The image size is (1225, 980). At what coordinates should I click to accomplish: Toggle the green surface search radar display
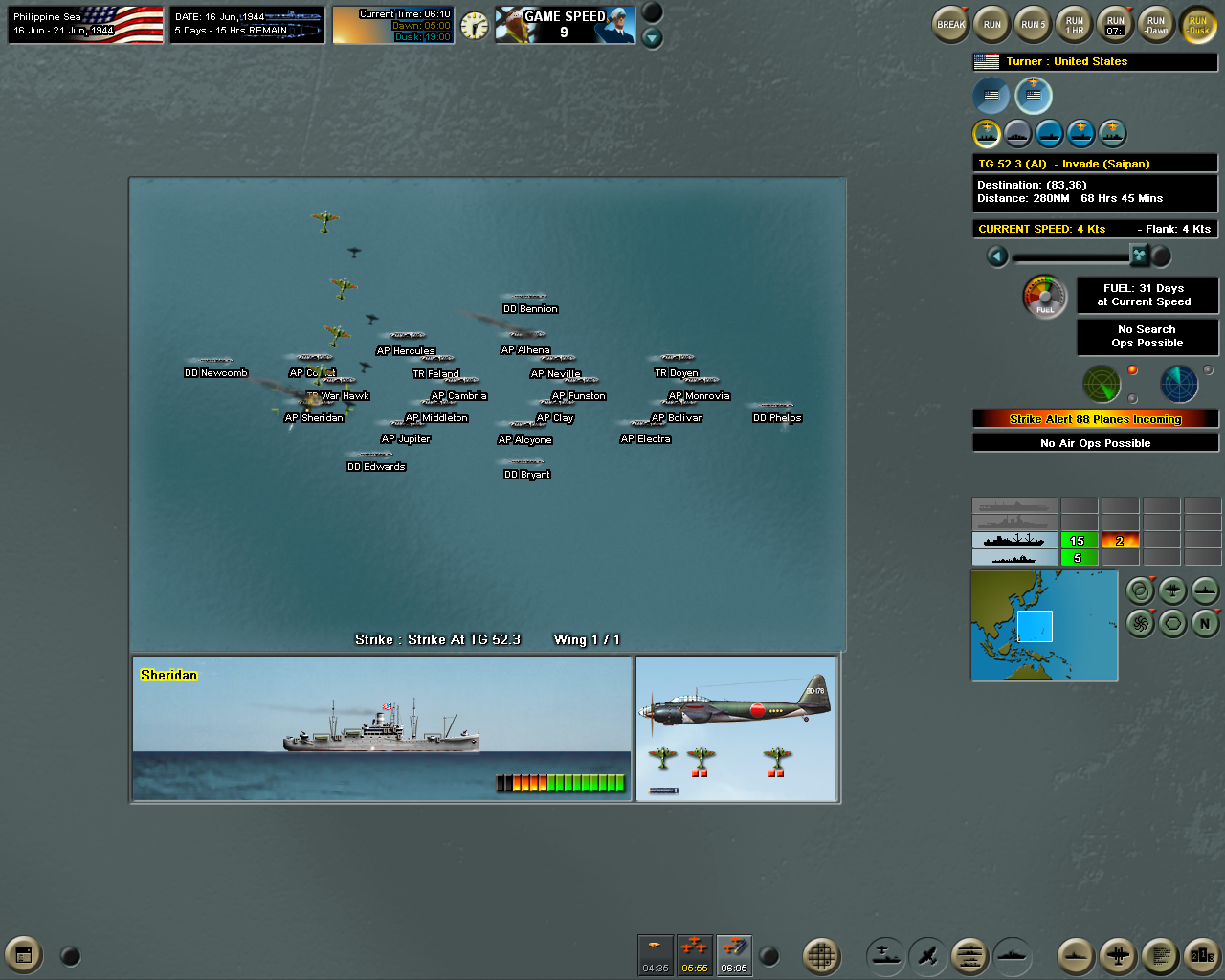[x=1102, y=384]
